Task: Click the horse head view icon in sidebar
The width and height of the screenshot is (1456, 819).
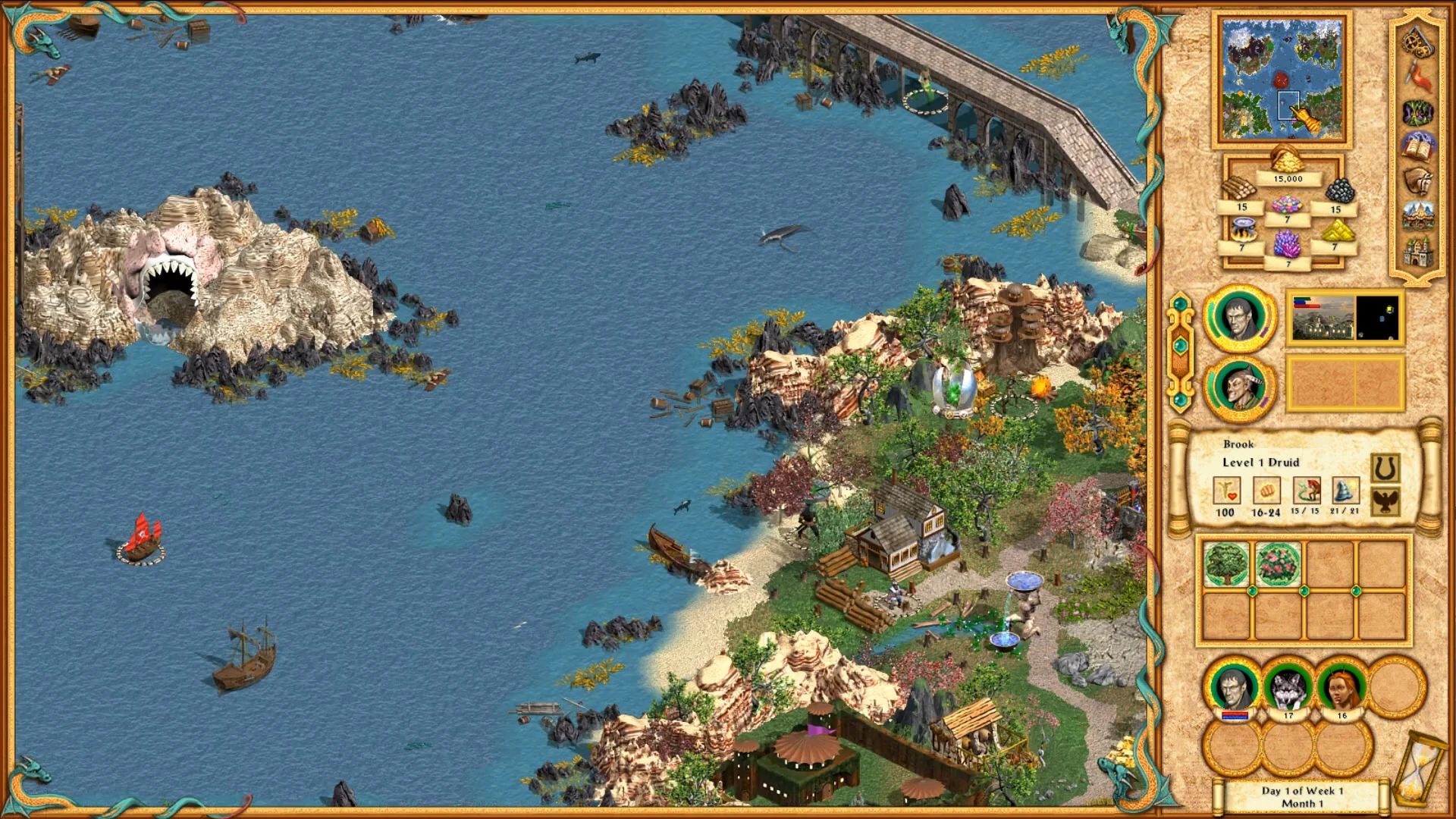Action: click(1416, 180)
